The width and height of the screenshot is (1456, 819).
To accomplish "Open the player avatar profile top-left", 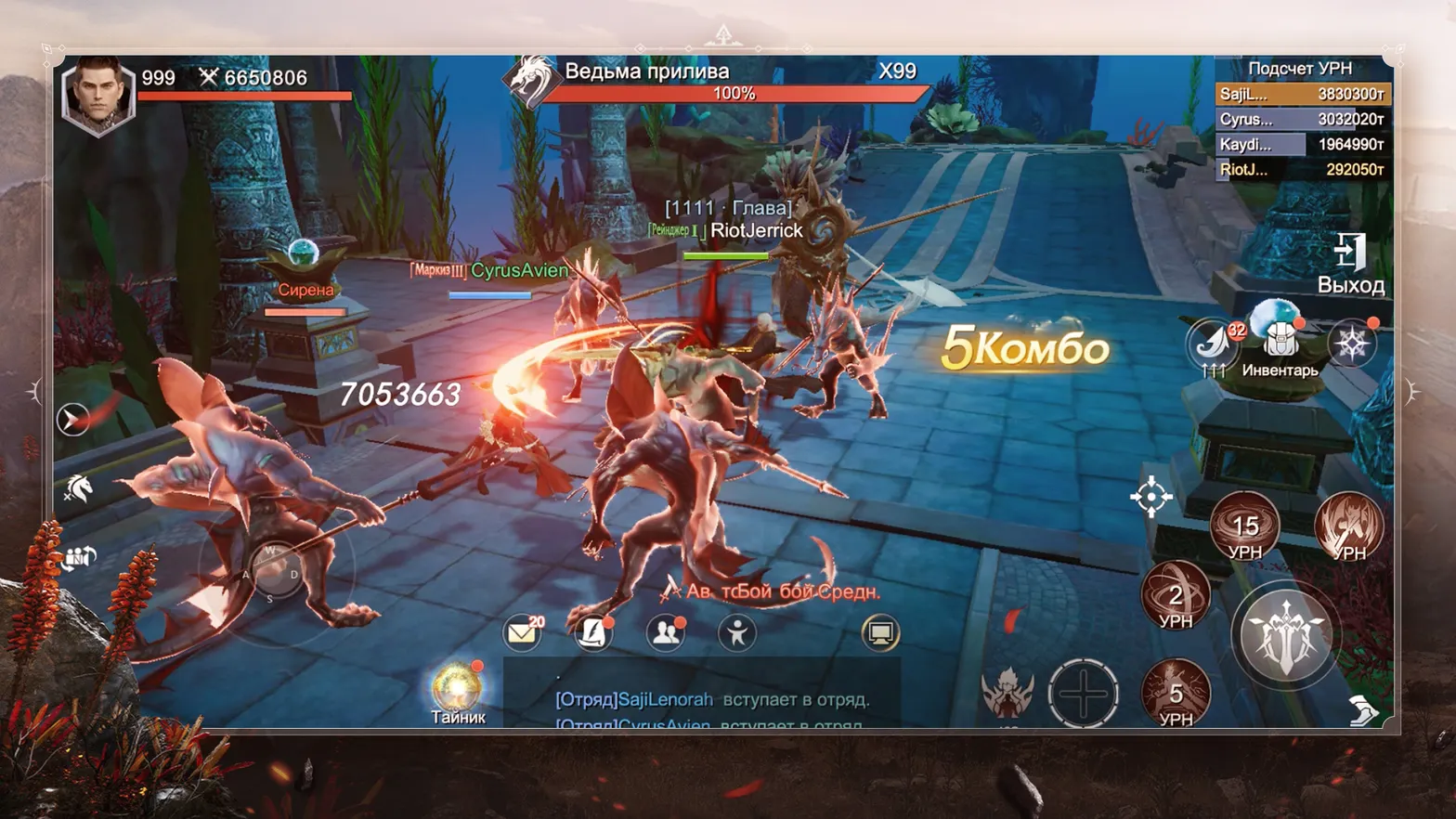I will tap(99, 91).
